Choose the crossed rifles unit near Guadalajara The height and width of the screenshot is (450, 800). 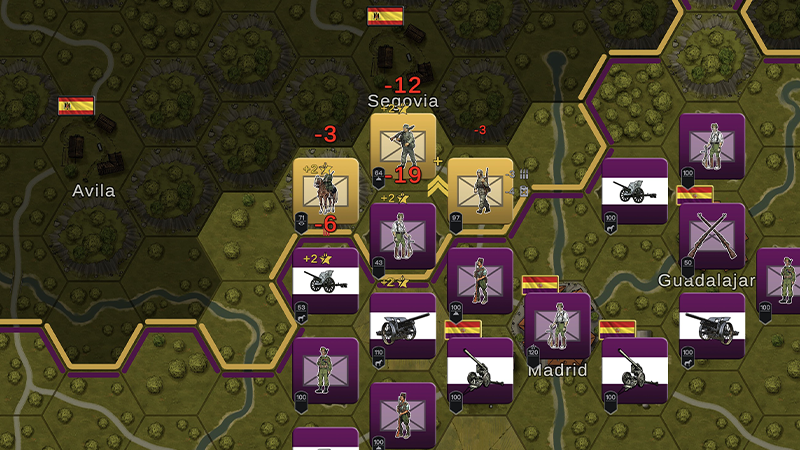(711, 236)
